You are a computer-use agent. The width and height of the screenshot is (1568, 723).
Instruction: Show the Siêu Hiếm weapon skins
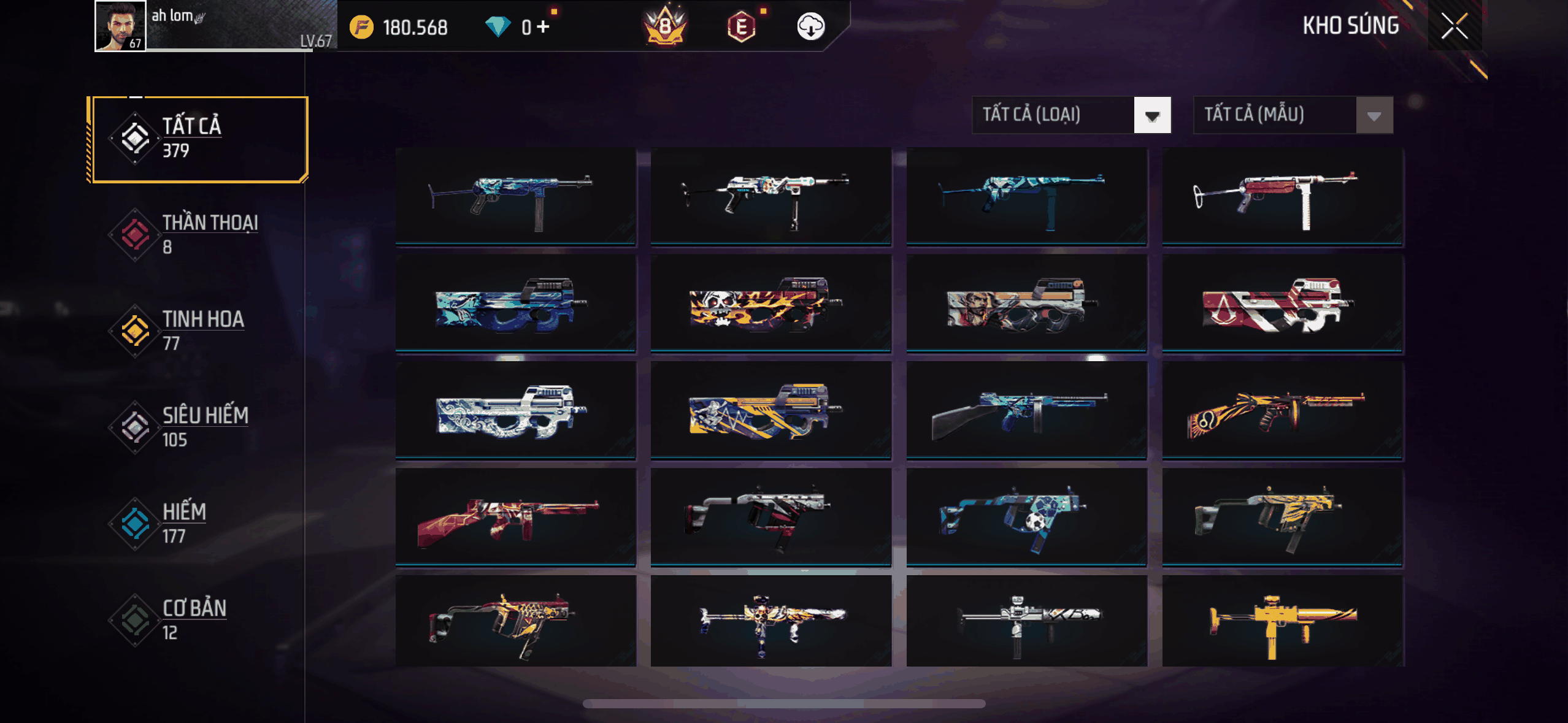[x=198, y=427]
